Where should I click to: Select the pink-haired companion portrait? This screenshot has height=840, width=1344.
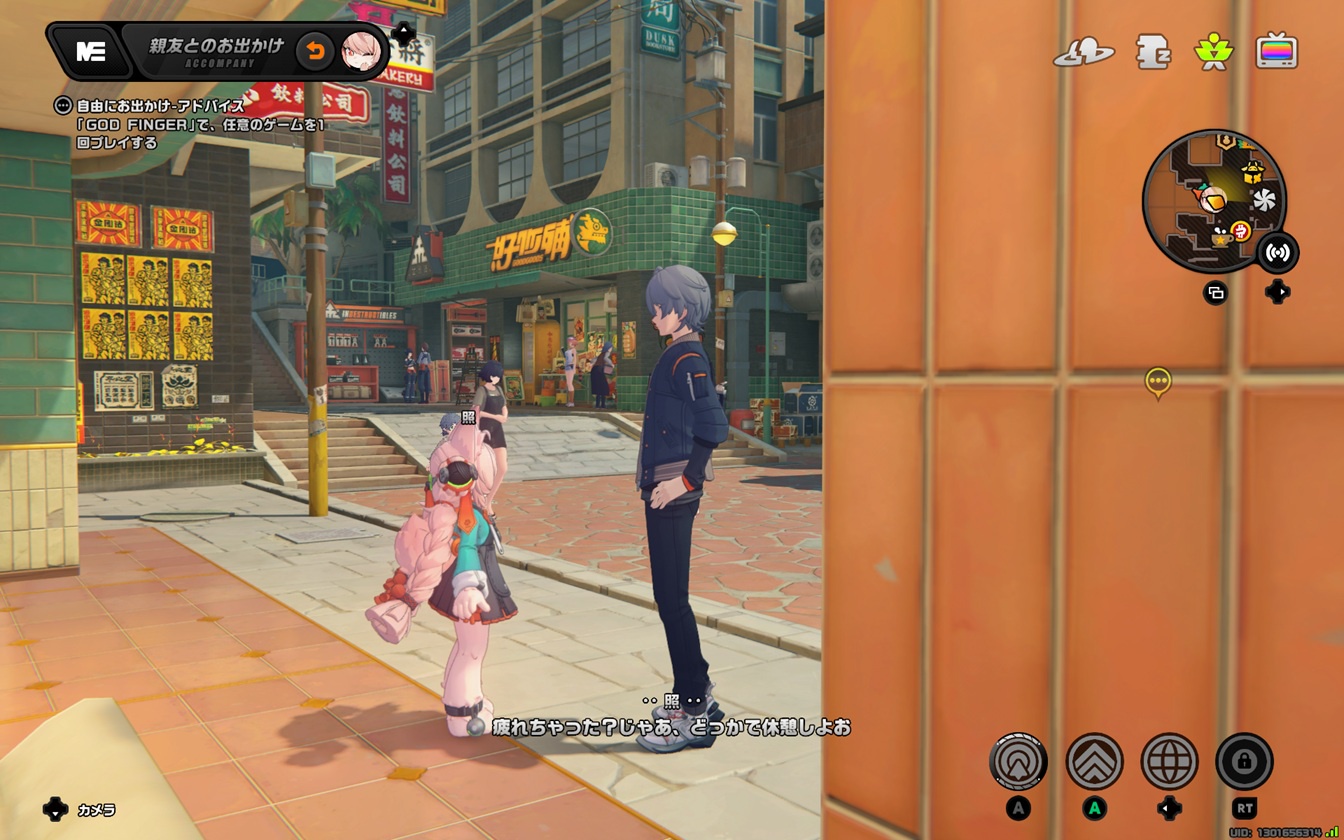(360, 51)
